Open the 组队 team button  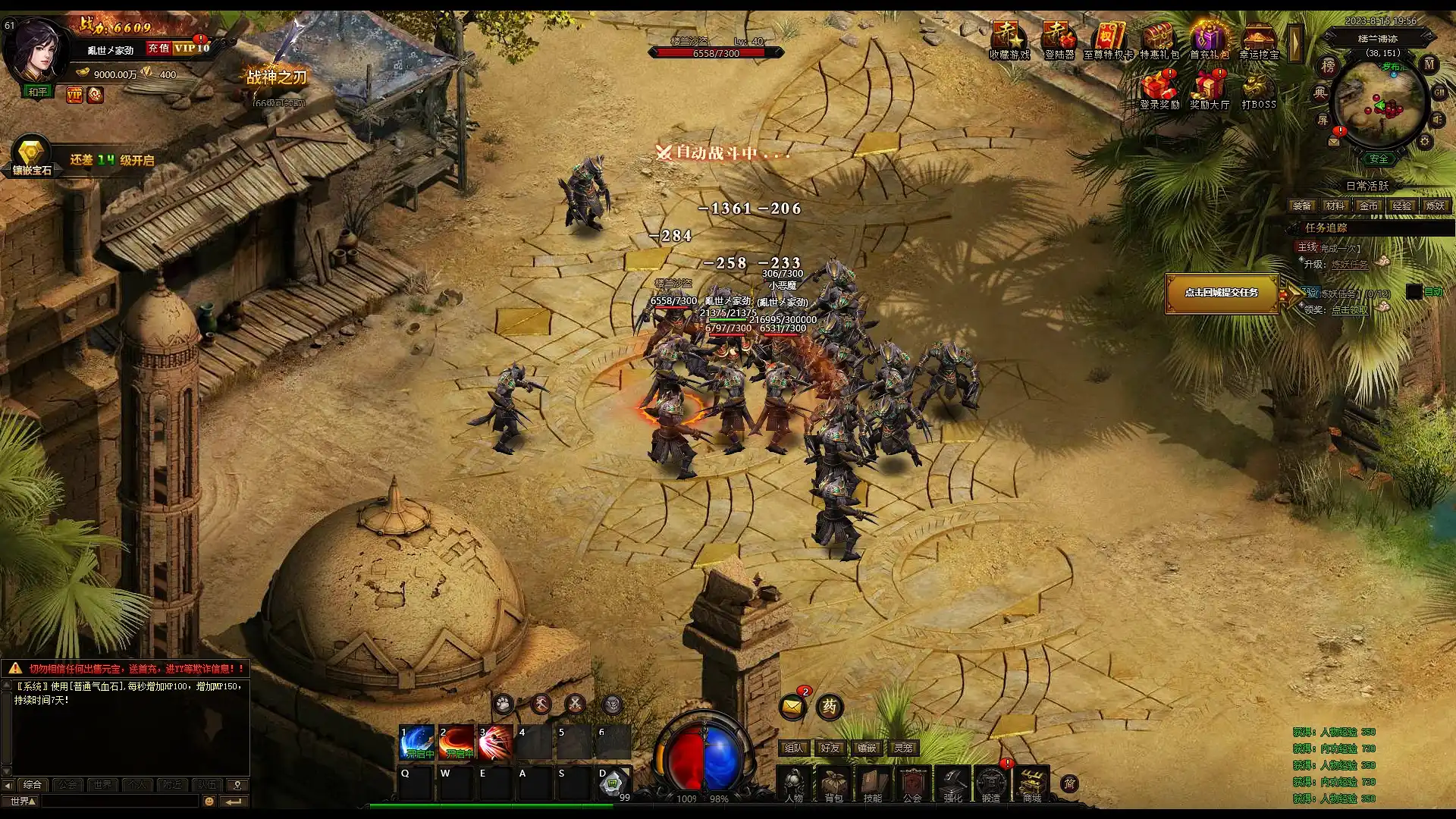click(x=793, y=748)
